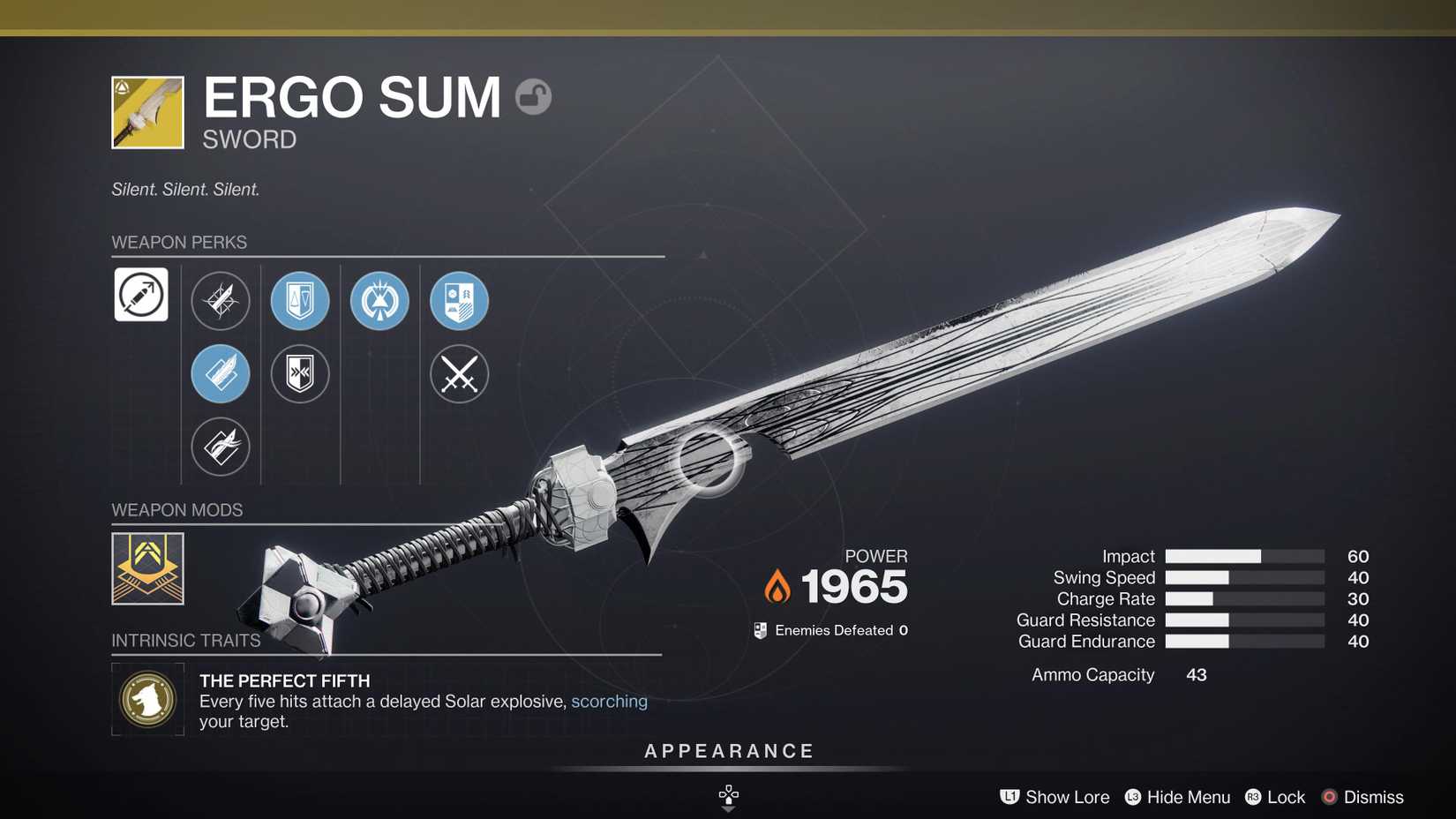The height and width of the screenshot is (819, 1456).
Task: Select the split-shield perk in fifth column
Action: tap(459, 301)
